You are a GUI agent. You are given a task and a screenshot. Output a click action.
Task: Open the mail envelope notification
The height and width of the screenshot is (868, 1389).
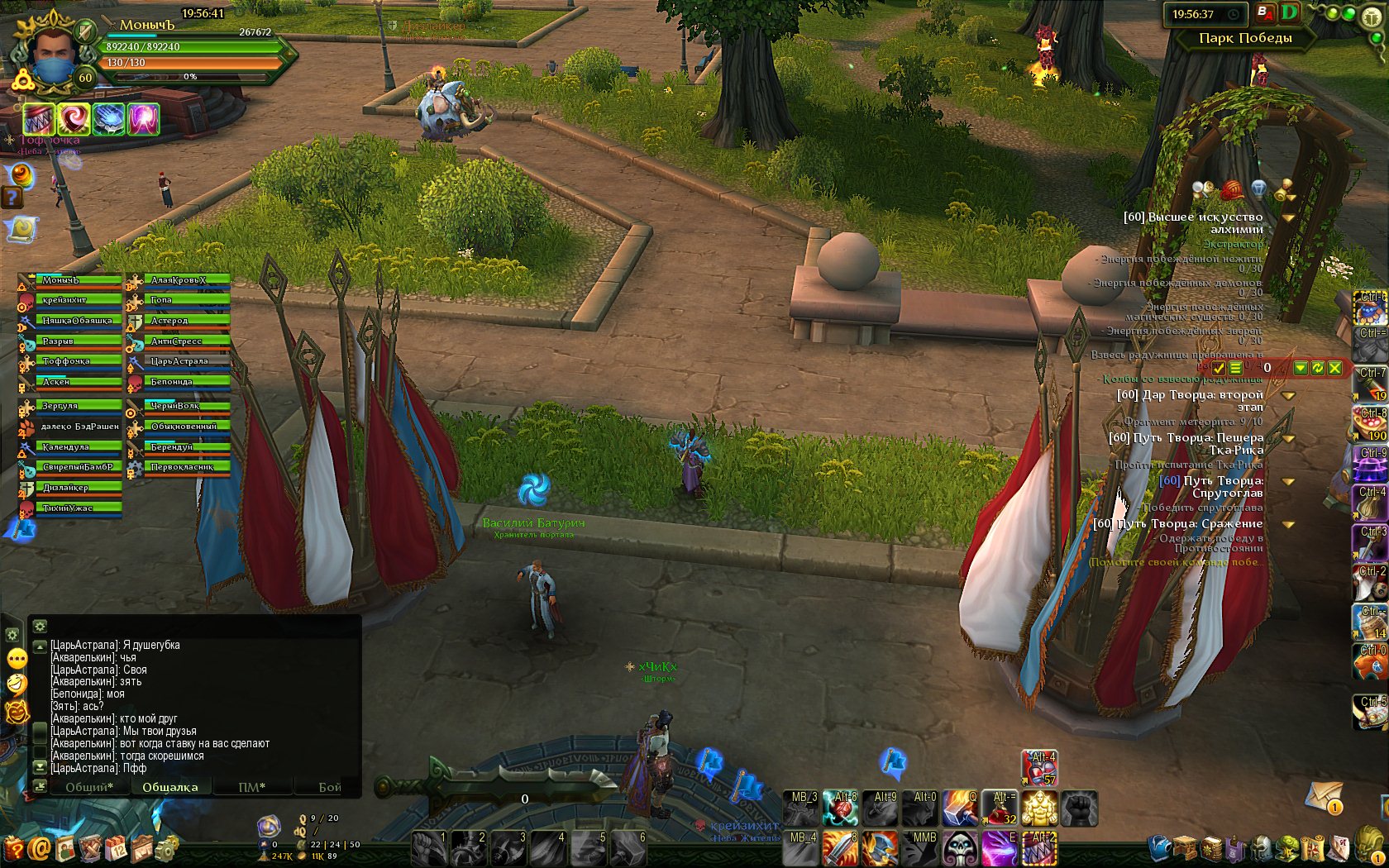[x=1324, y=797]
